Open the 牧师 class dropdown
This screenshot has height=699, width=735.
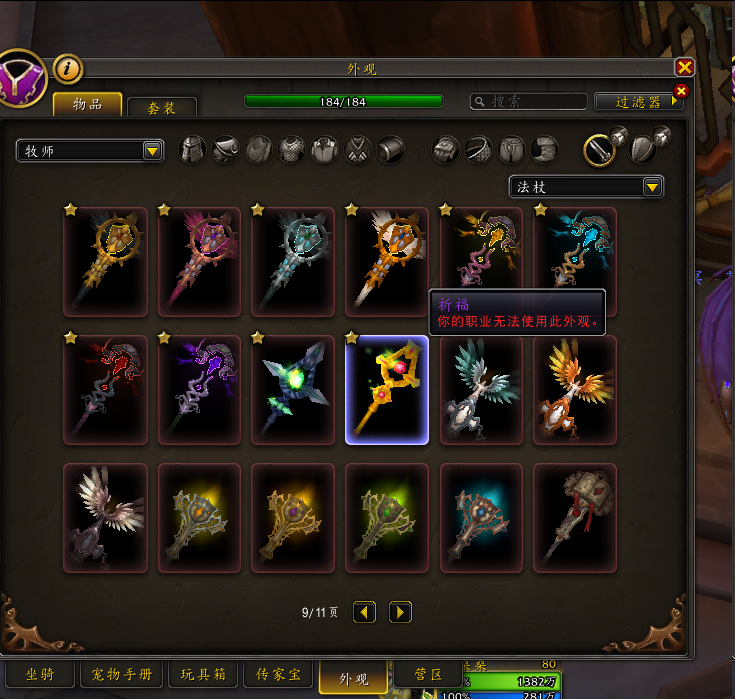pyautogui.click(x=90, y=150)
